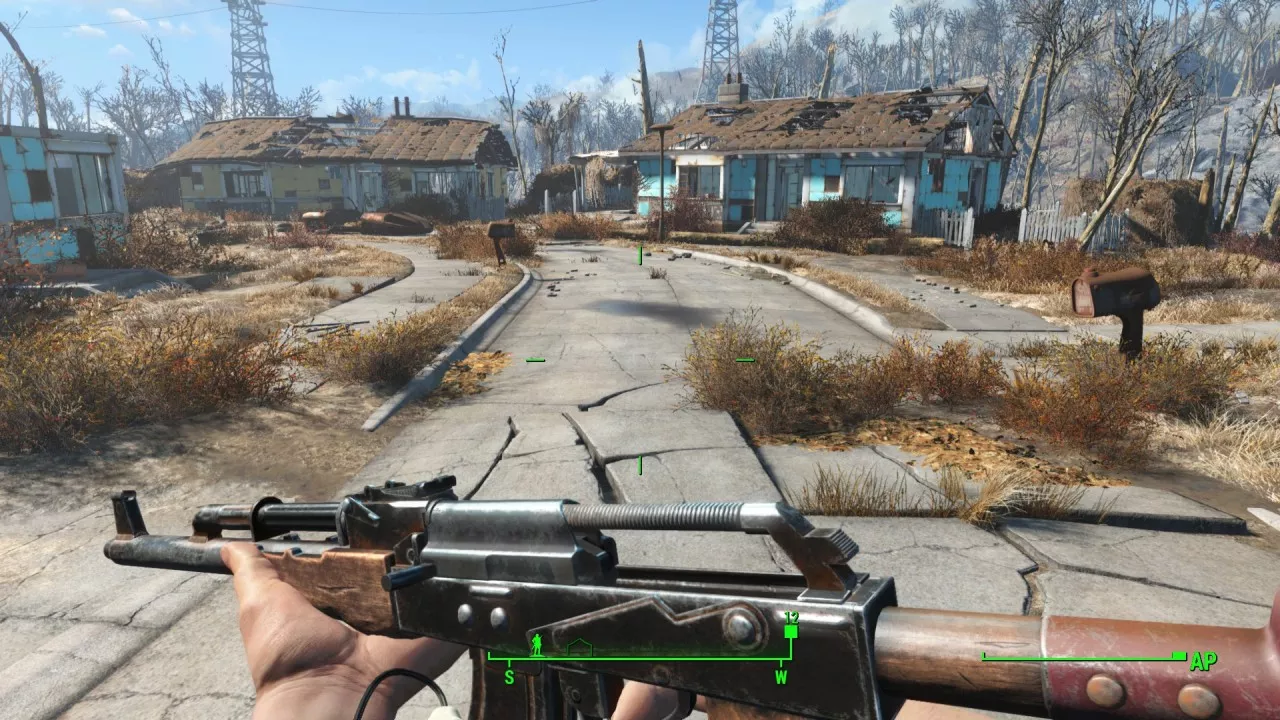
Task: Click the house outline compass marker
Action: tap(579, 648)
